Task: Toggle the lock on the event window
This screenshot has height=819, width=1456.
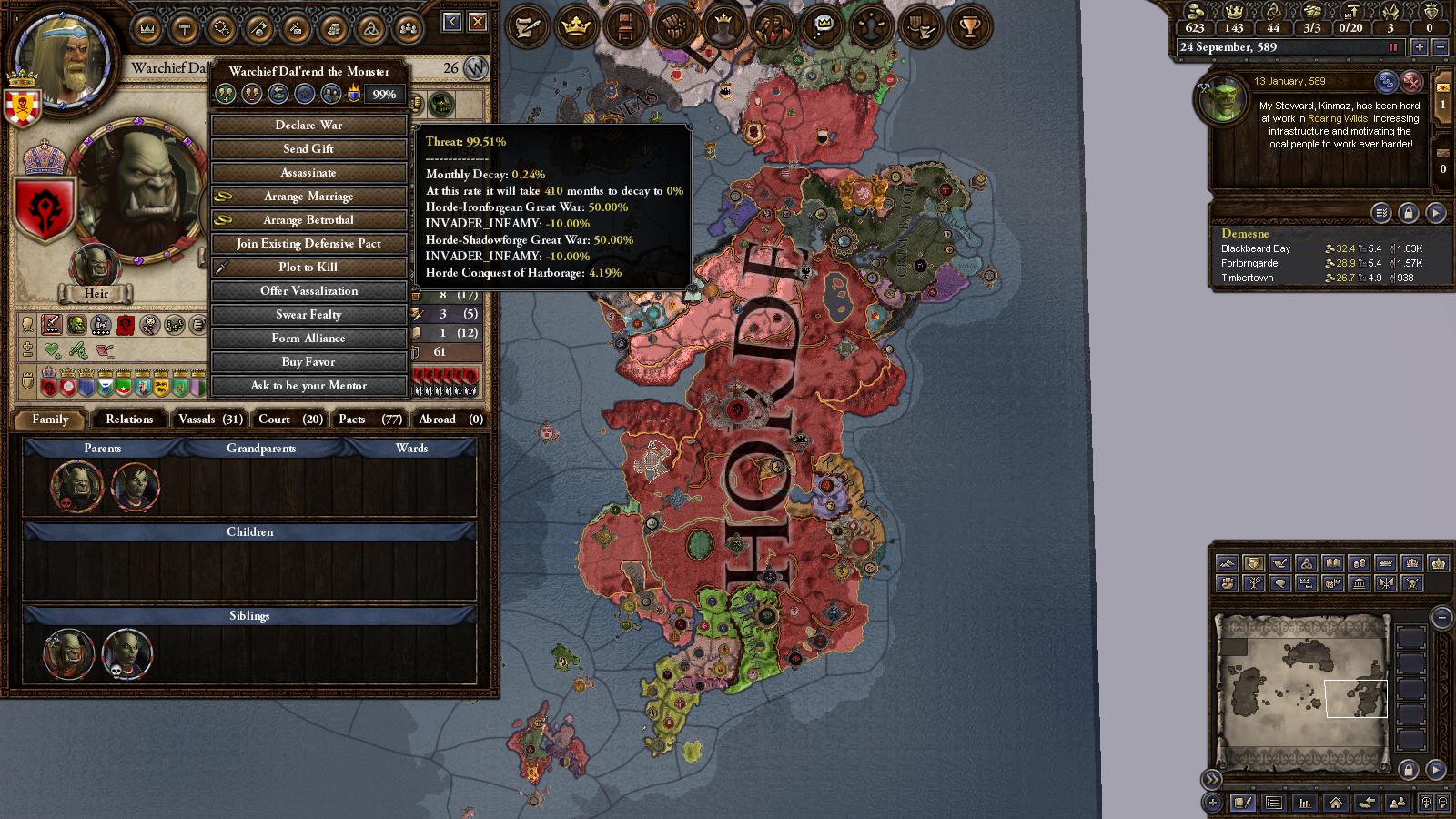Action: pyautogui.click(x=1410, y=212)
